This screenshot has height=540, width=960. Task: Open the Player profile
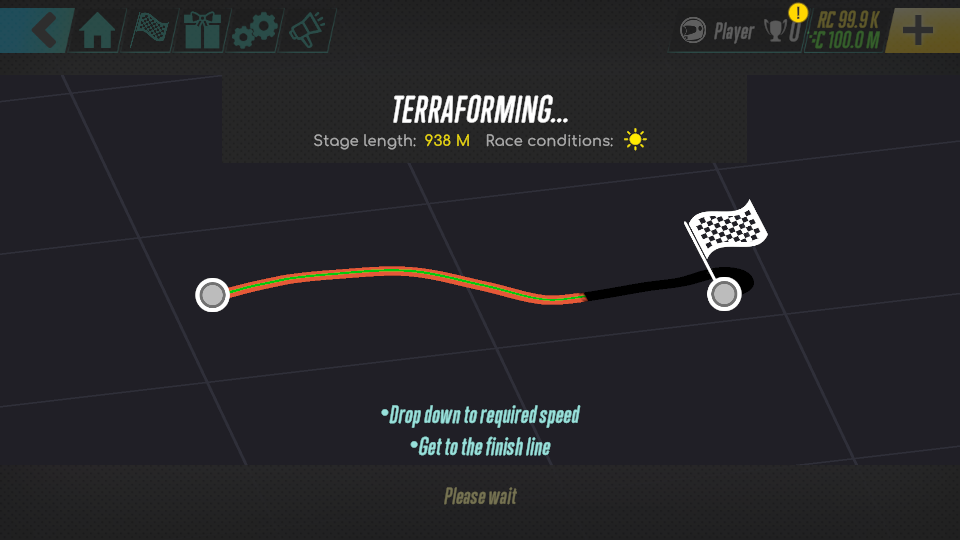717,32
